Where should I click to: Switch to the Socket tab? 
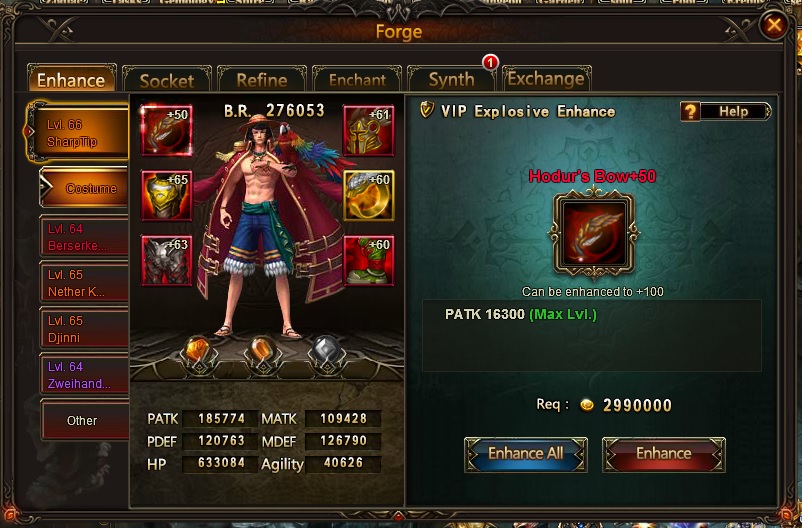[167, 80]
